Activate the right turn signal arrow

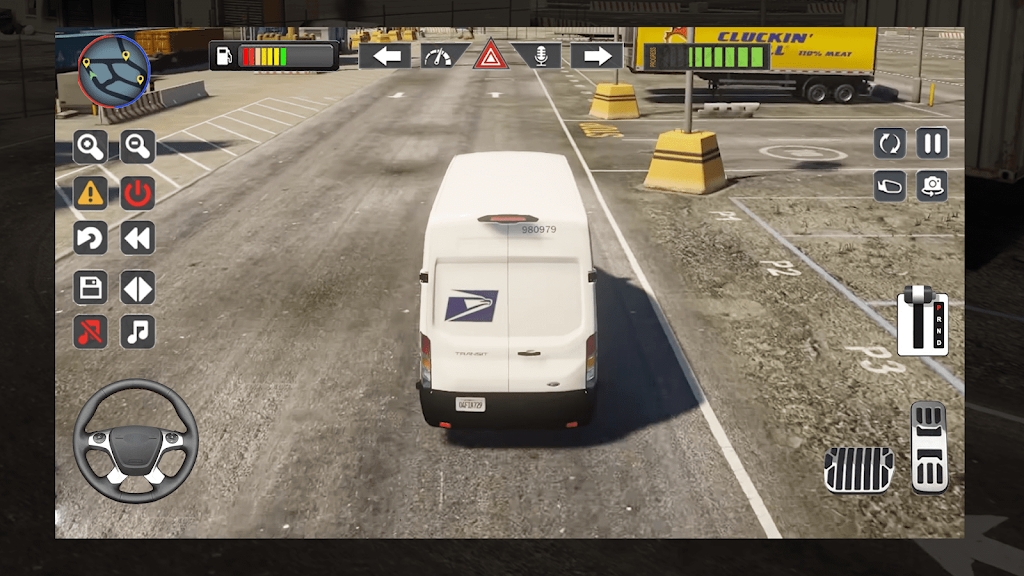tap(596, 56)
